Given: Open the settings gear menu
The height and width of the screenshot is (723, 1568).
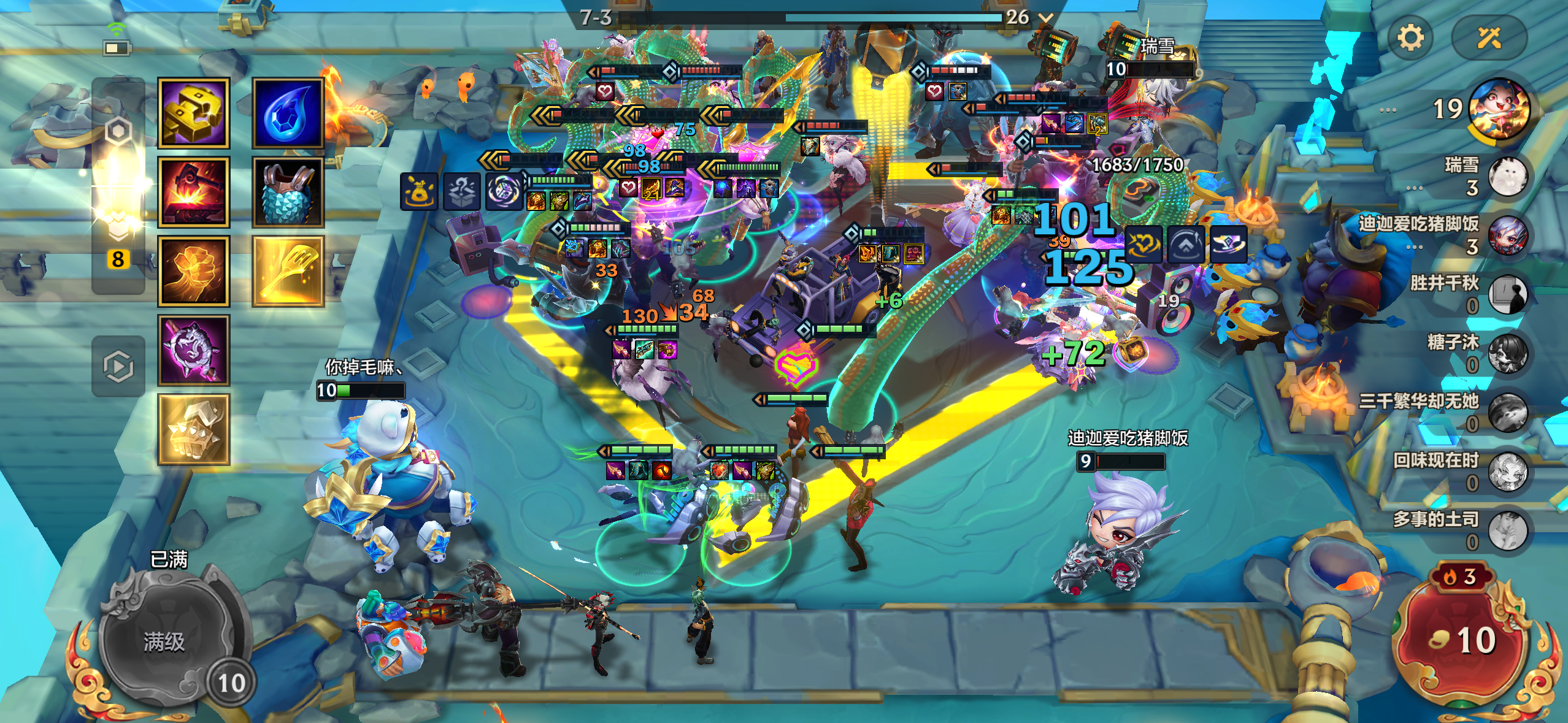Looking at the screenshot, I should tap(1410, 38).
